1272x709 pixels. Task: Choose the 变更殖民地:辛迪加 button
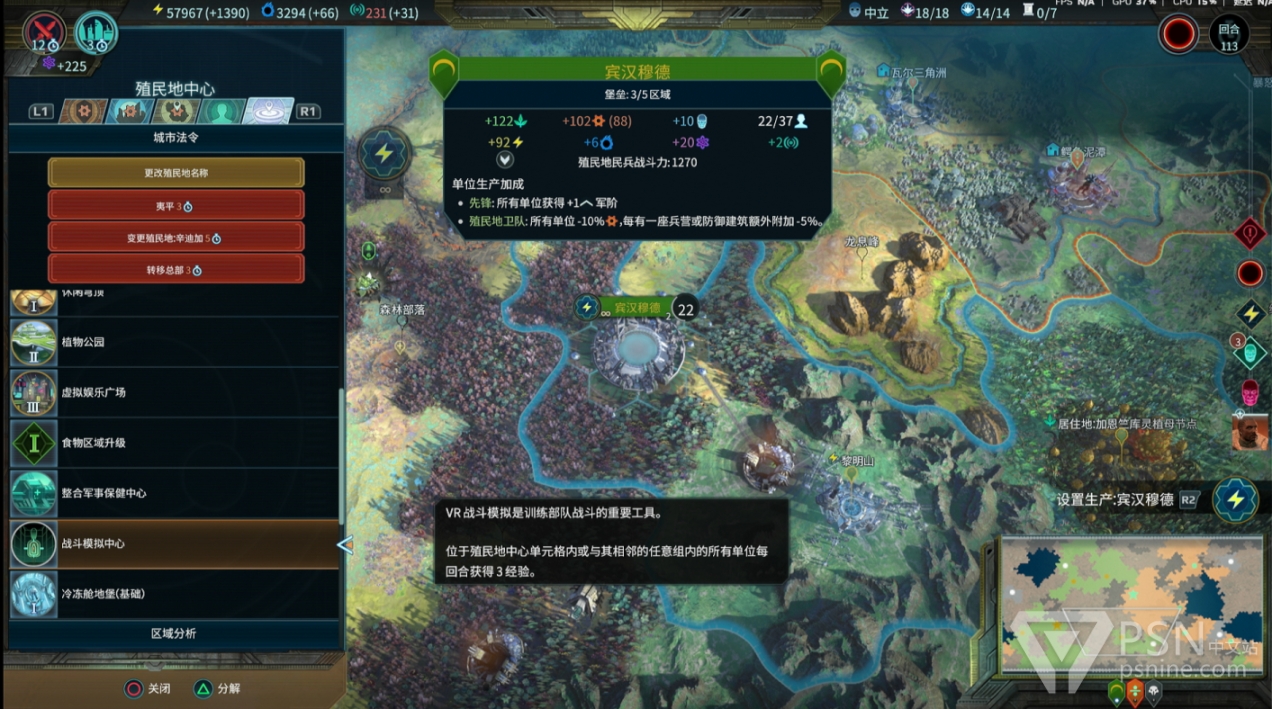coord(176,238)
